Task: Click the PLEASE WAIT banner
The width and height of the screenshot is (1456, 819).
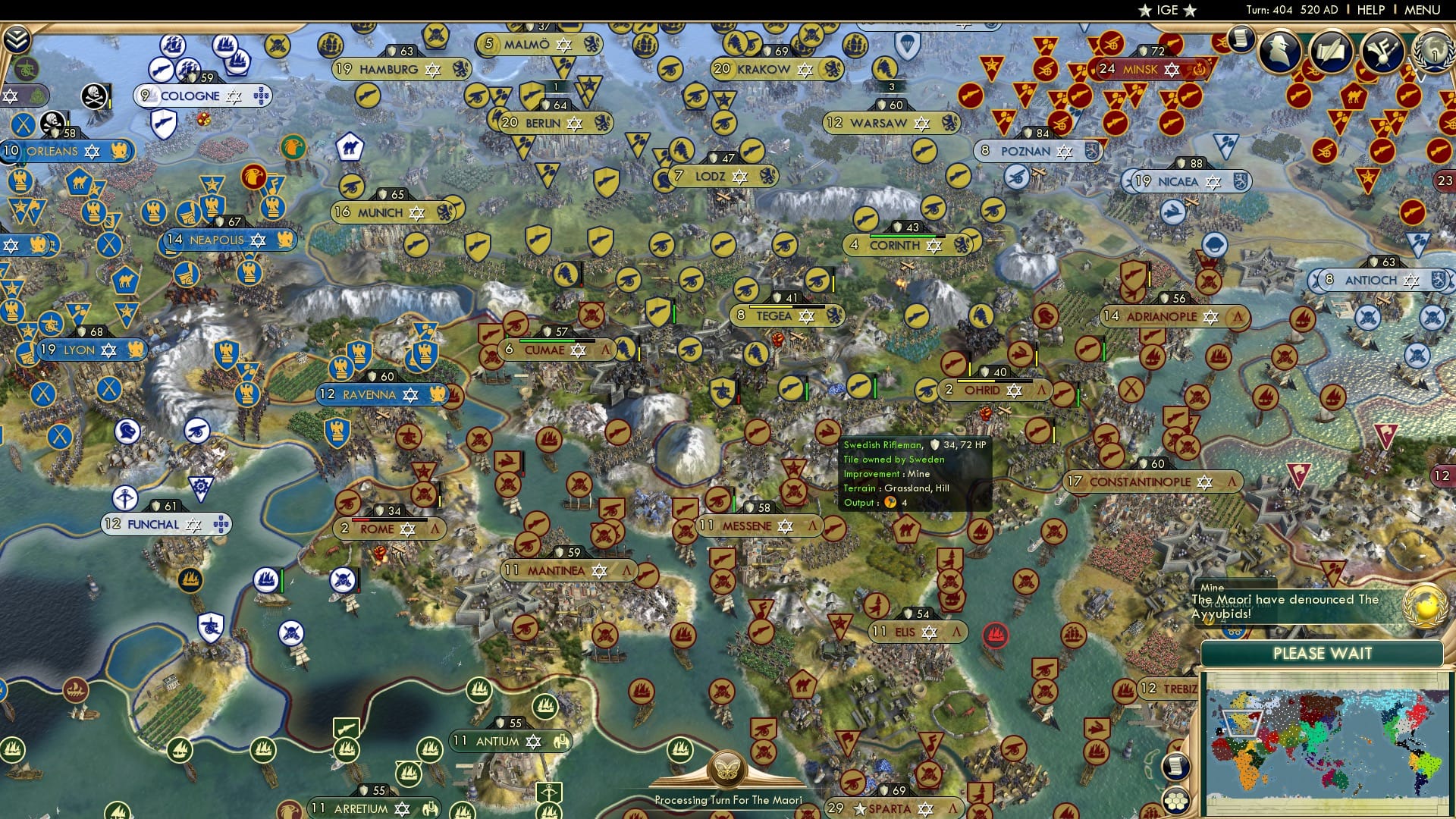Action: click(x=1323, y=653)
